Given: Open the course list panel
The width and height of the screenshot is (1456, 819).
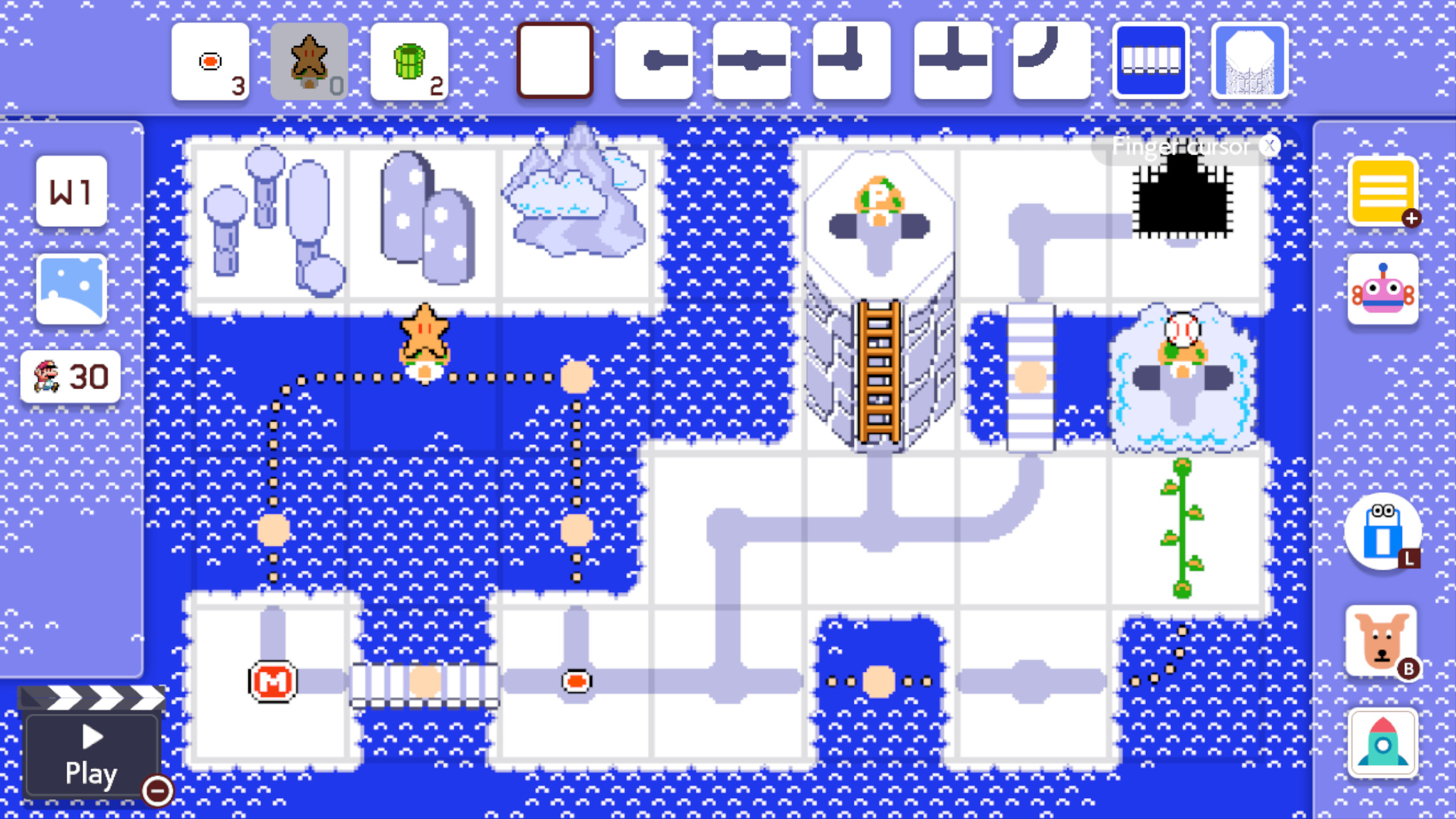Looking at the screenshot, I should pyautogui.click(x=1383, y=192).
